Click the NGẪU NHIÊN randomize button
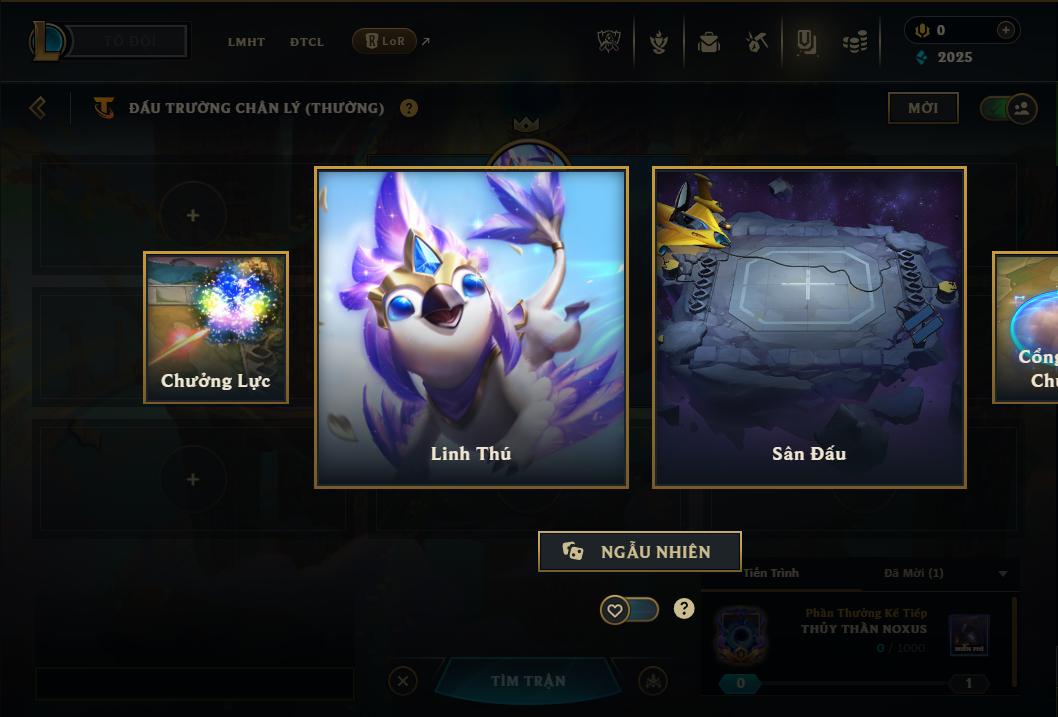1058x717 pixels. click(x=640, y=552)
